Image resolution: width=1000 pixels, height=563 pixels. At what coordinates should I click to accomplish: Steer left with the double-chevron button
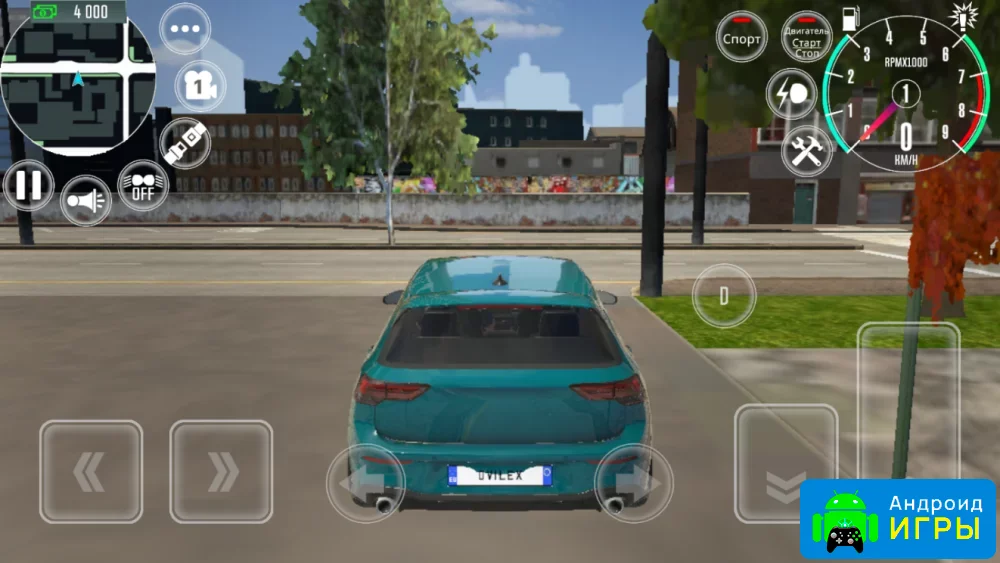coord(91,471)
